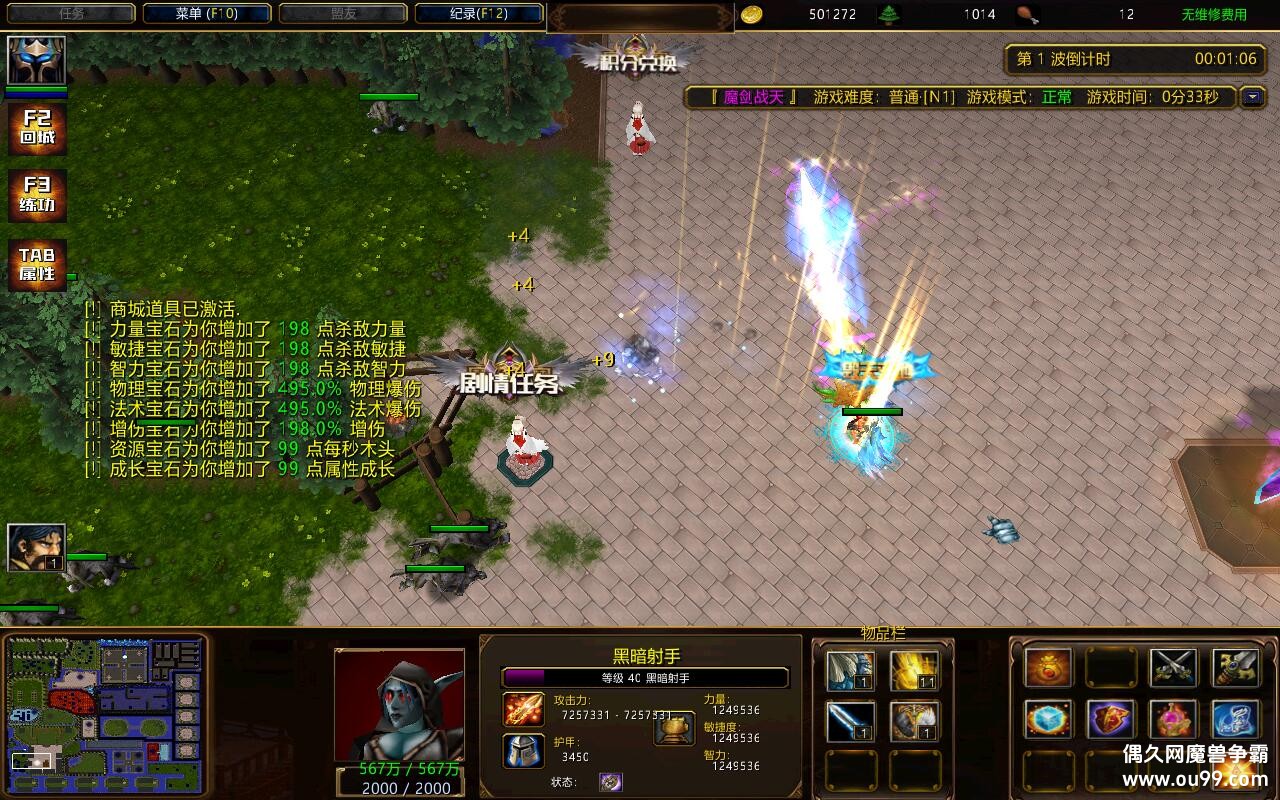Activate the F2 回城 return-to-town button
1280x800 pixels.
(x=37, y=129)
